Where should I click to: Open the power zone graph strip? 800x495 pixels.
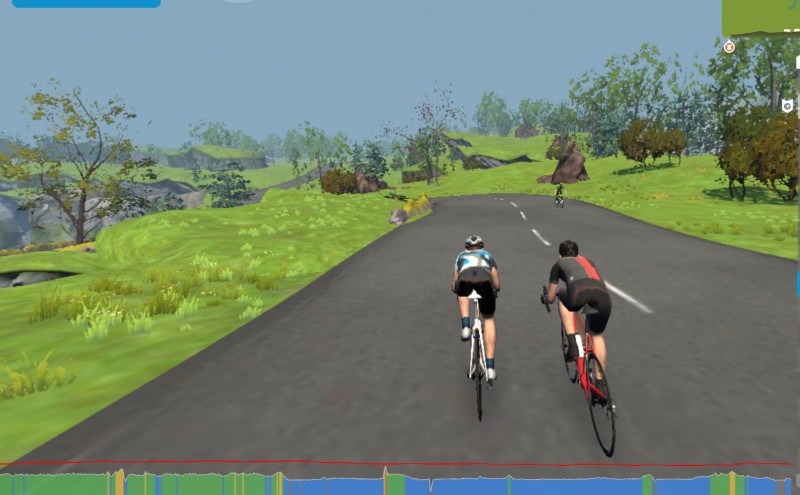tap(400, 483)
